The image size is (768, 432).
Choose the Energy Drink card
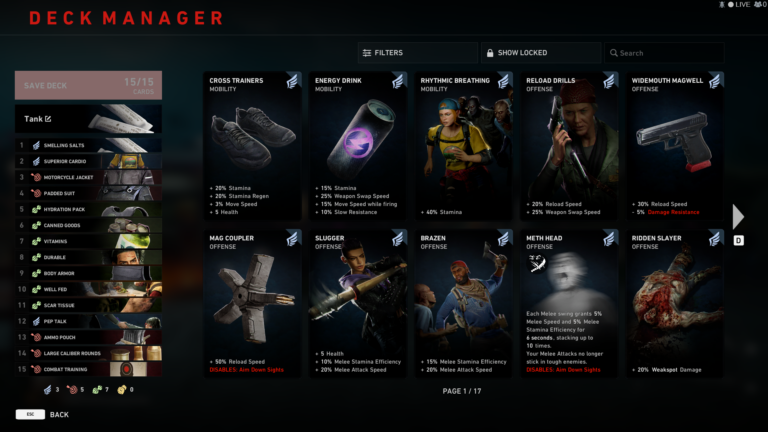pos(358,146)
